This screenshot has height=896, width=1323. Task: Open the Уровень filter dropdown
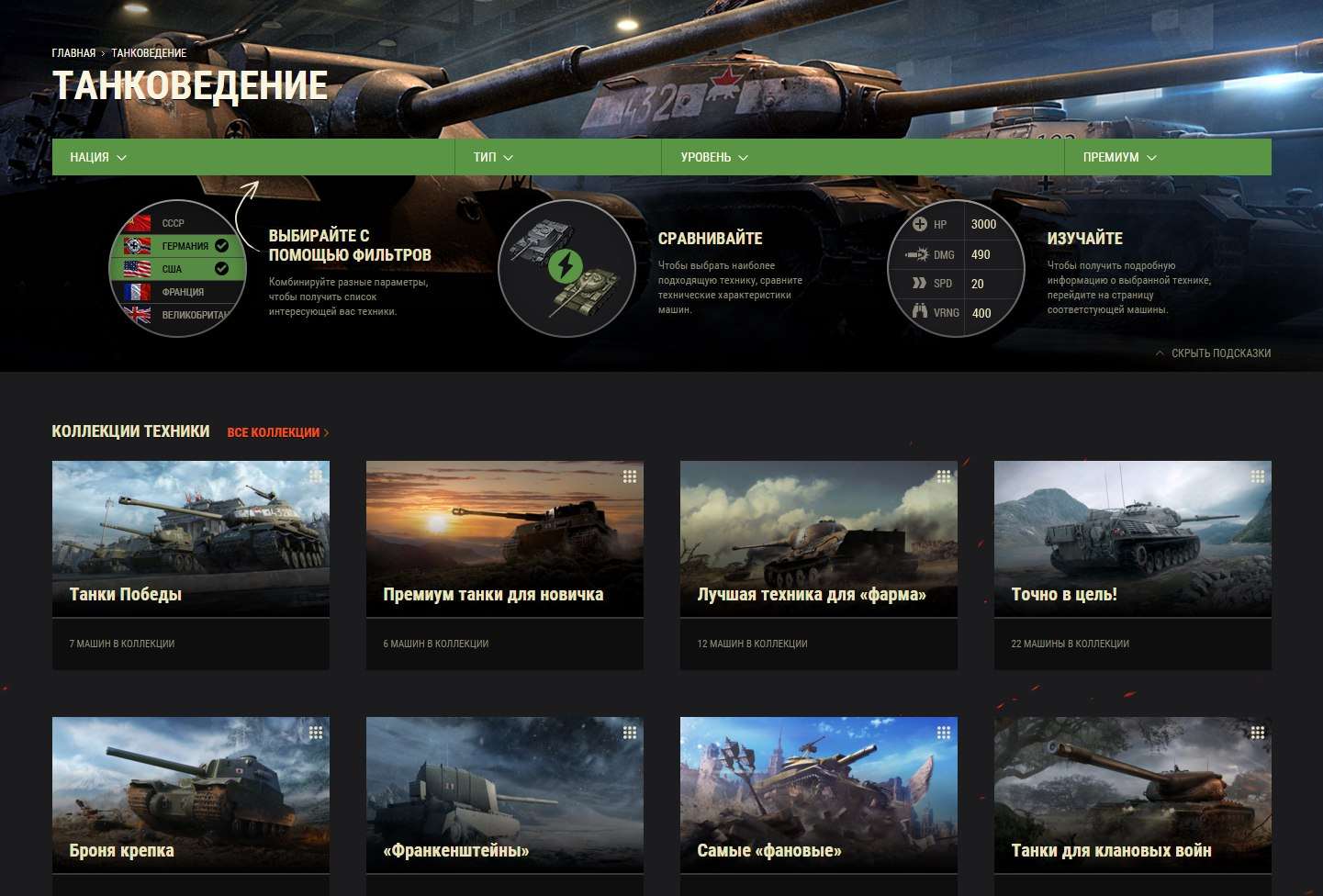pos(714,157)
